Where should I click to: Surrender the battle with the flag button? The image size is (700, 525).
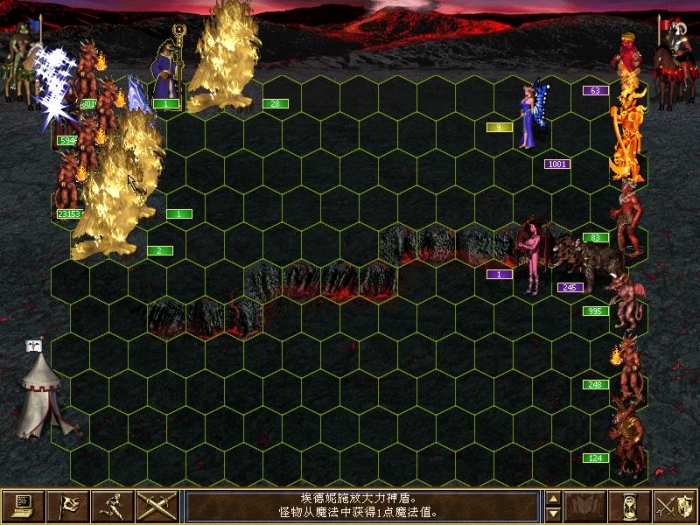point(68,506)
